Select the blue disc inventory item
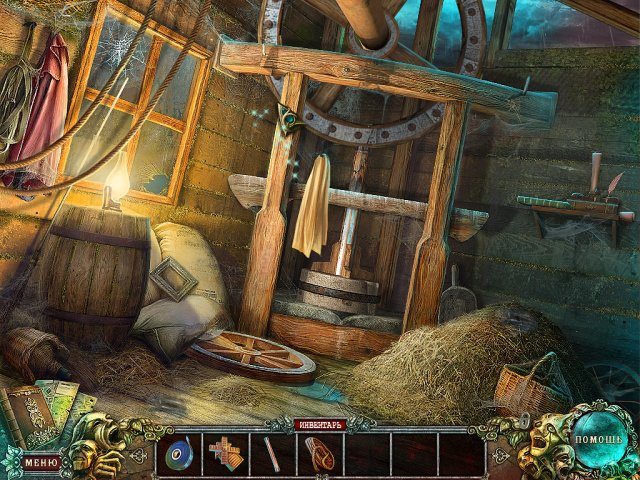Image resolution: width=640 pixels, height=480 pixels. point(179,454)
